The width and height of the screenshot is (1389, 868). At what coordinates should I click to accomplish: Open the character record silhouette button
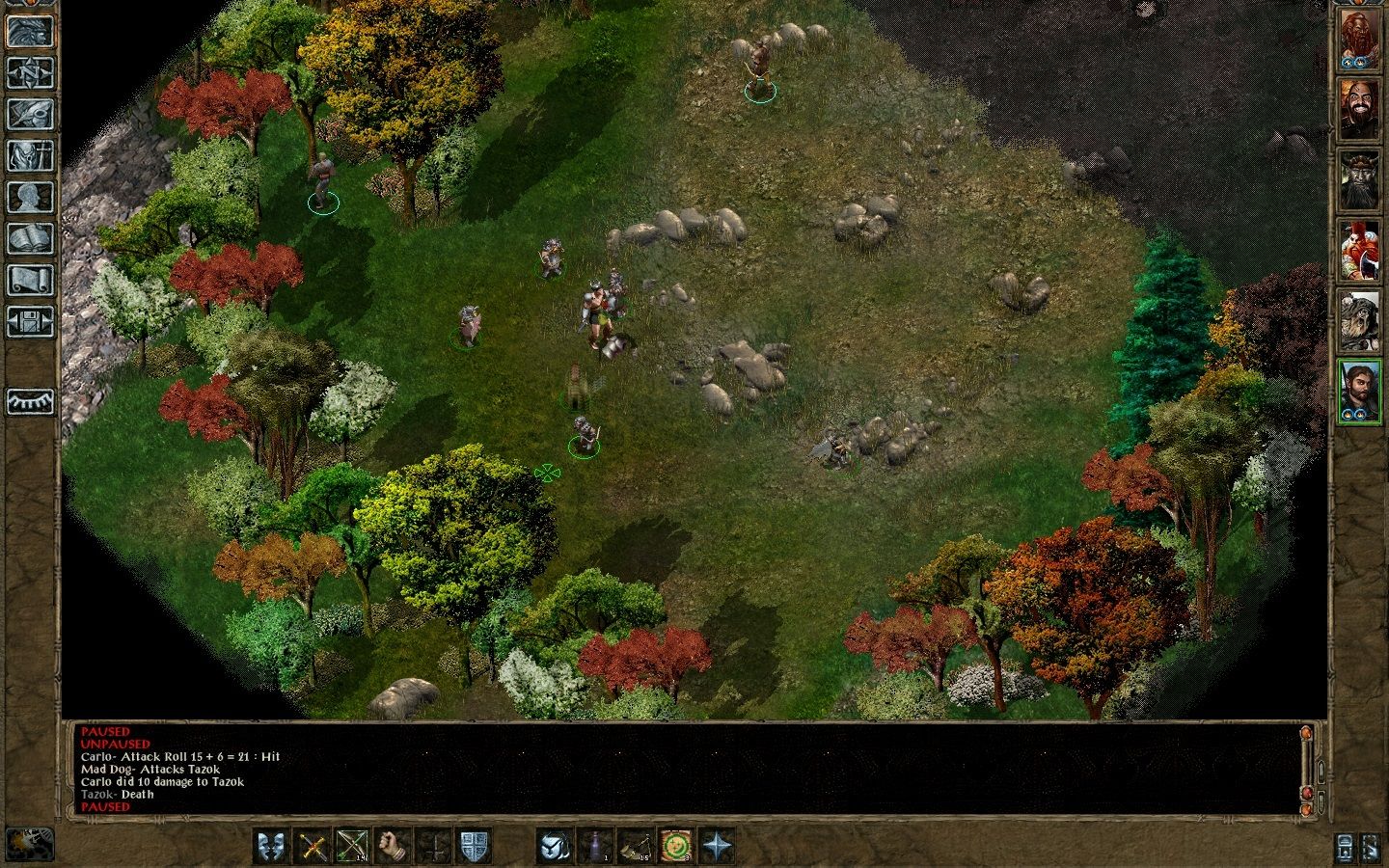tap(30, 197)
